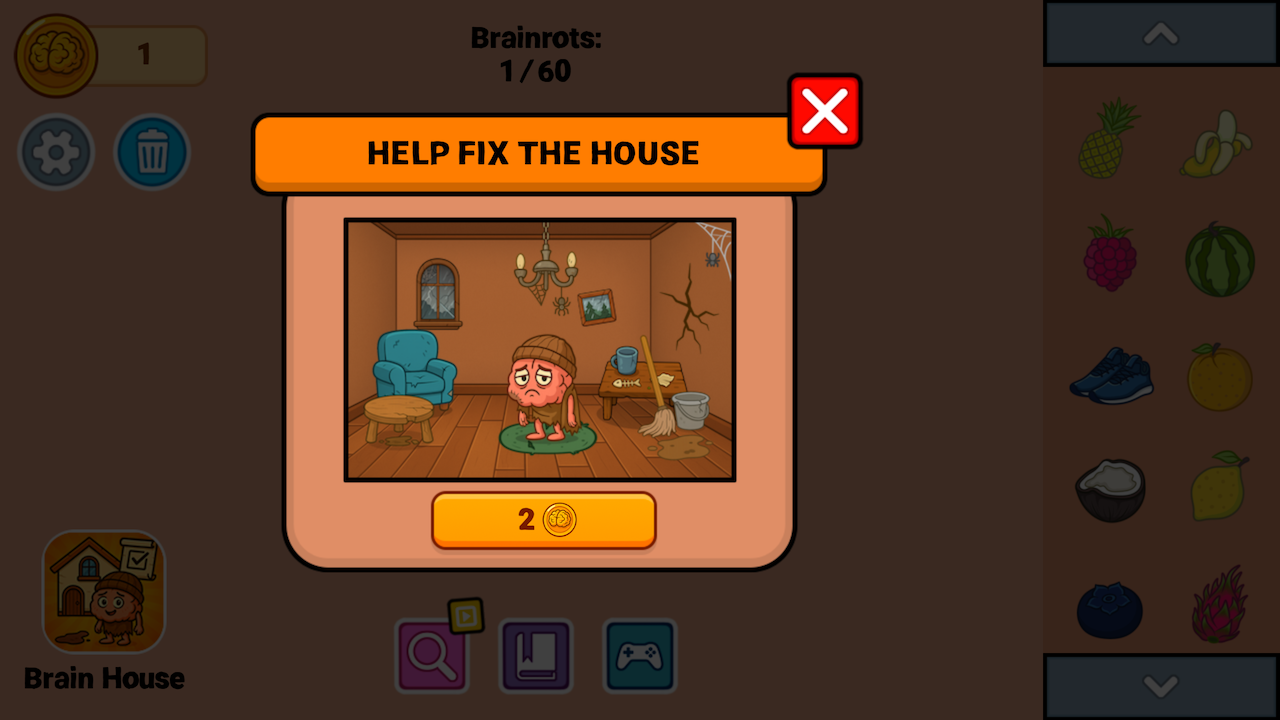The image size is (1280, 720).
Task: Pay 2 coins to fix the house
Action: pos(543,520)
